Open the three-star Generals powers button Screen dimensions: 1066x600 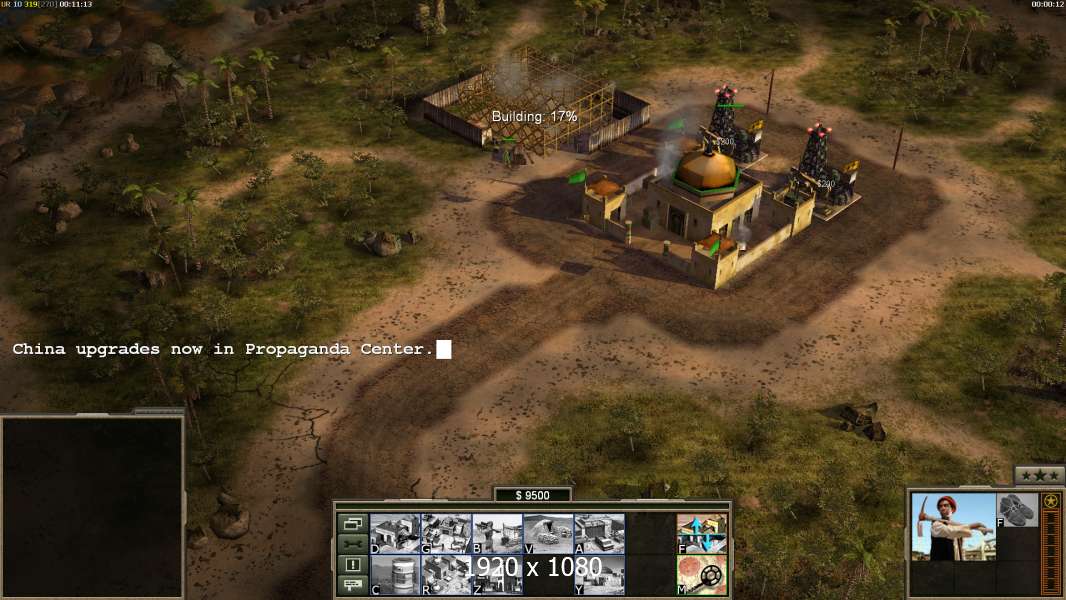tap(1039, 475)
